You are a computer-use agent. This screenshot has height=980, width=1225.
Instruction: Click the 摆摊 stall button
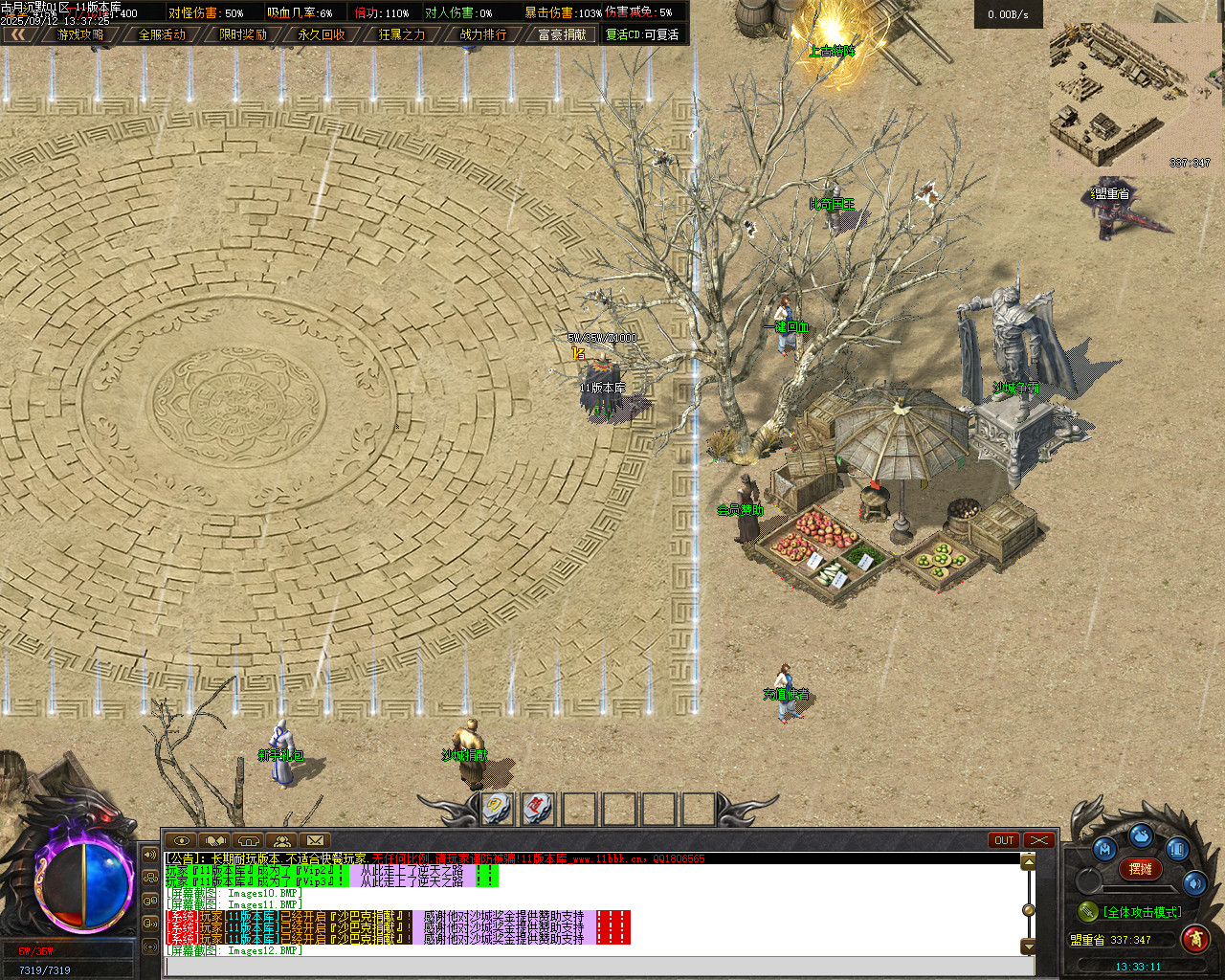tap(1141, 869)
